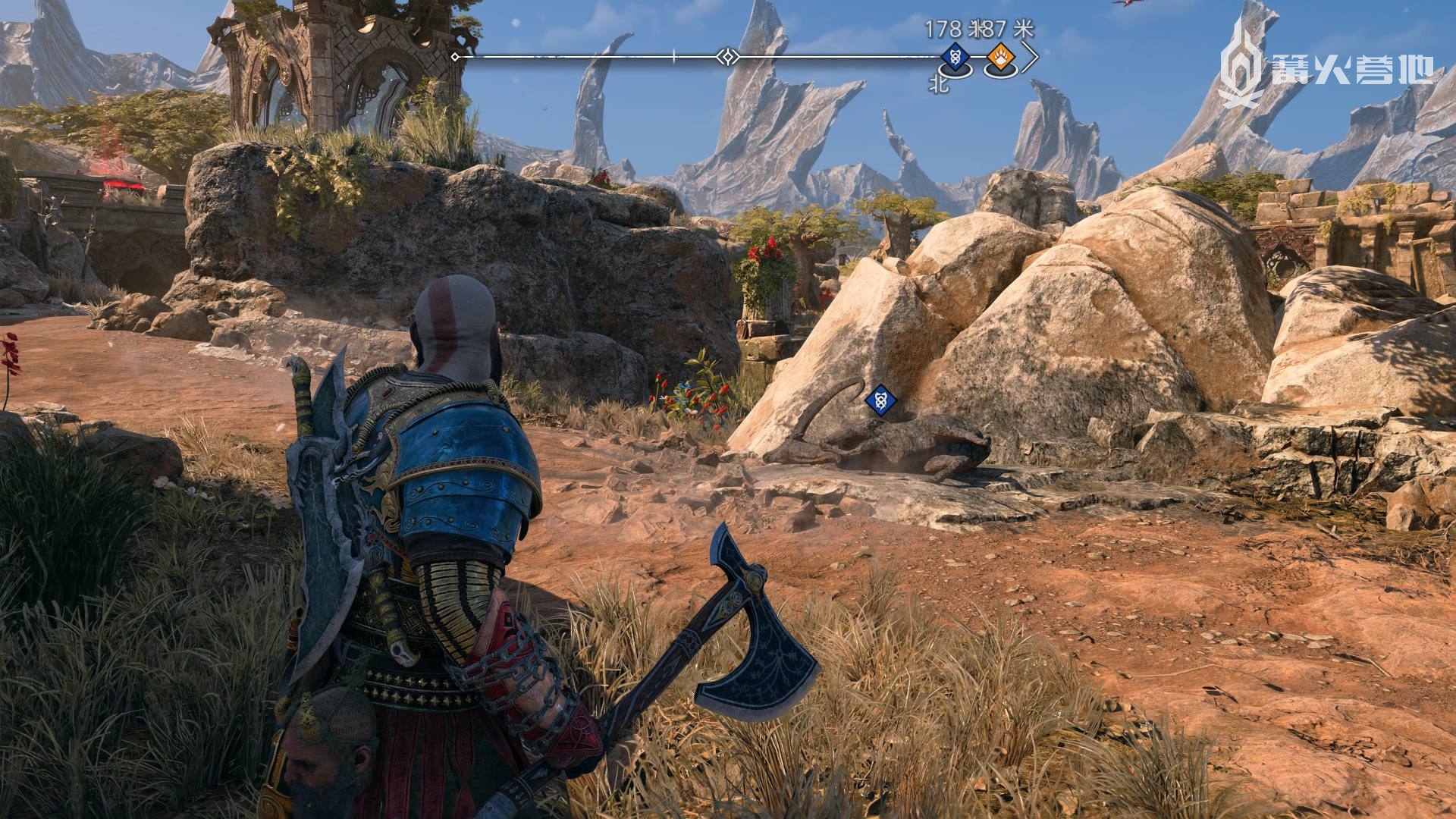The height and width of the screenshot is (819, 1456).
Task: Click the compass's right-pointing chevron
Action: [x=1030, y=57]
